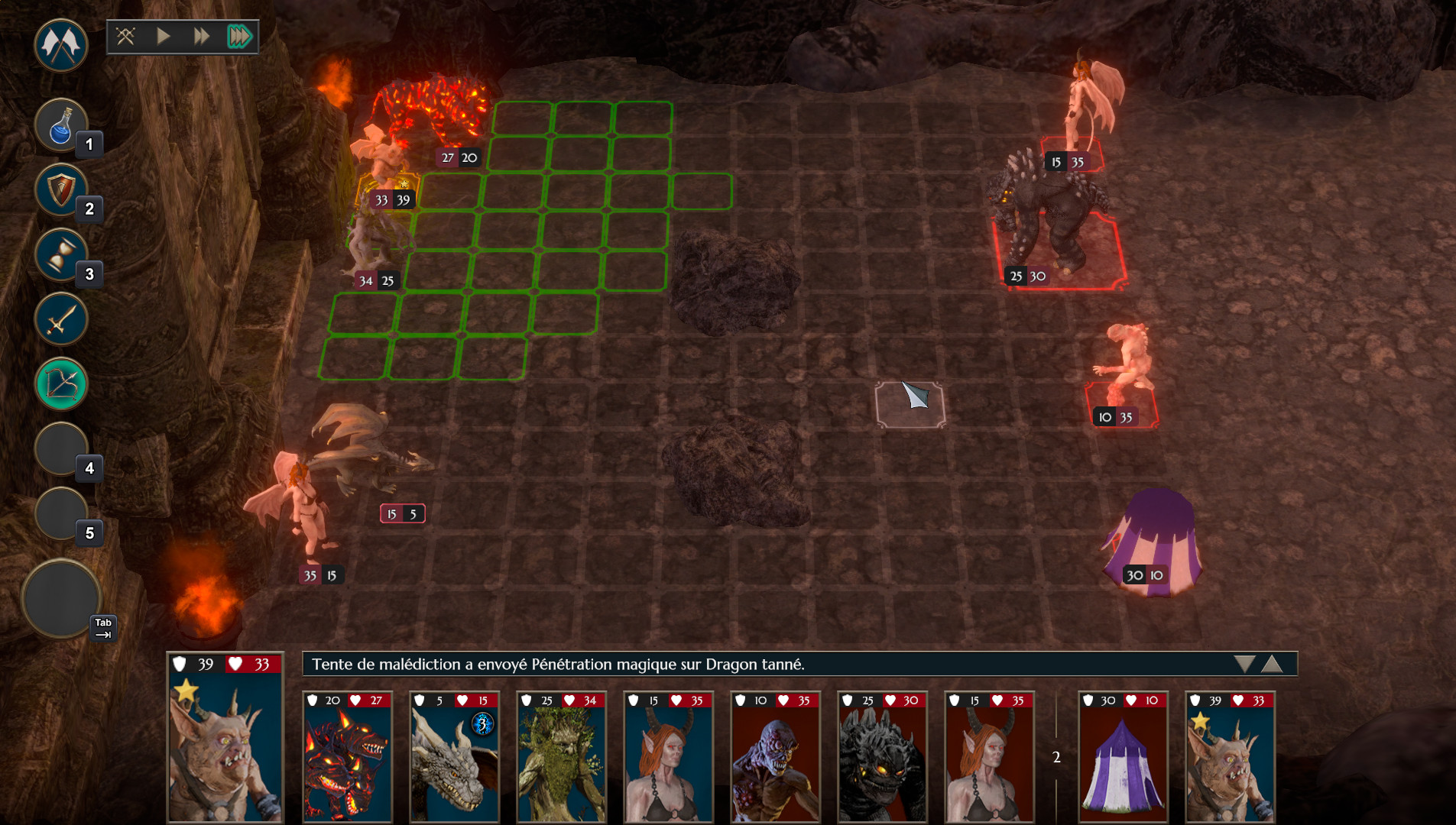Use the blue potion ability

[x=61, y=125]
